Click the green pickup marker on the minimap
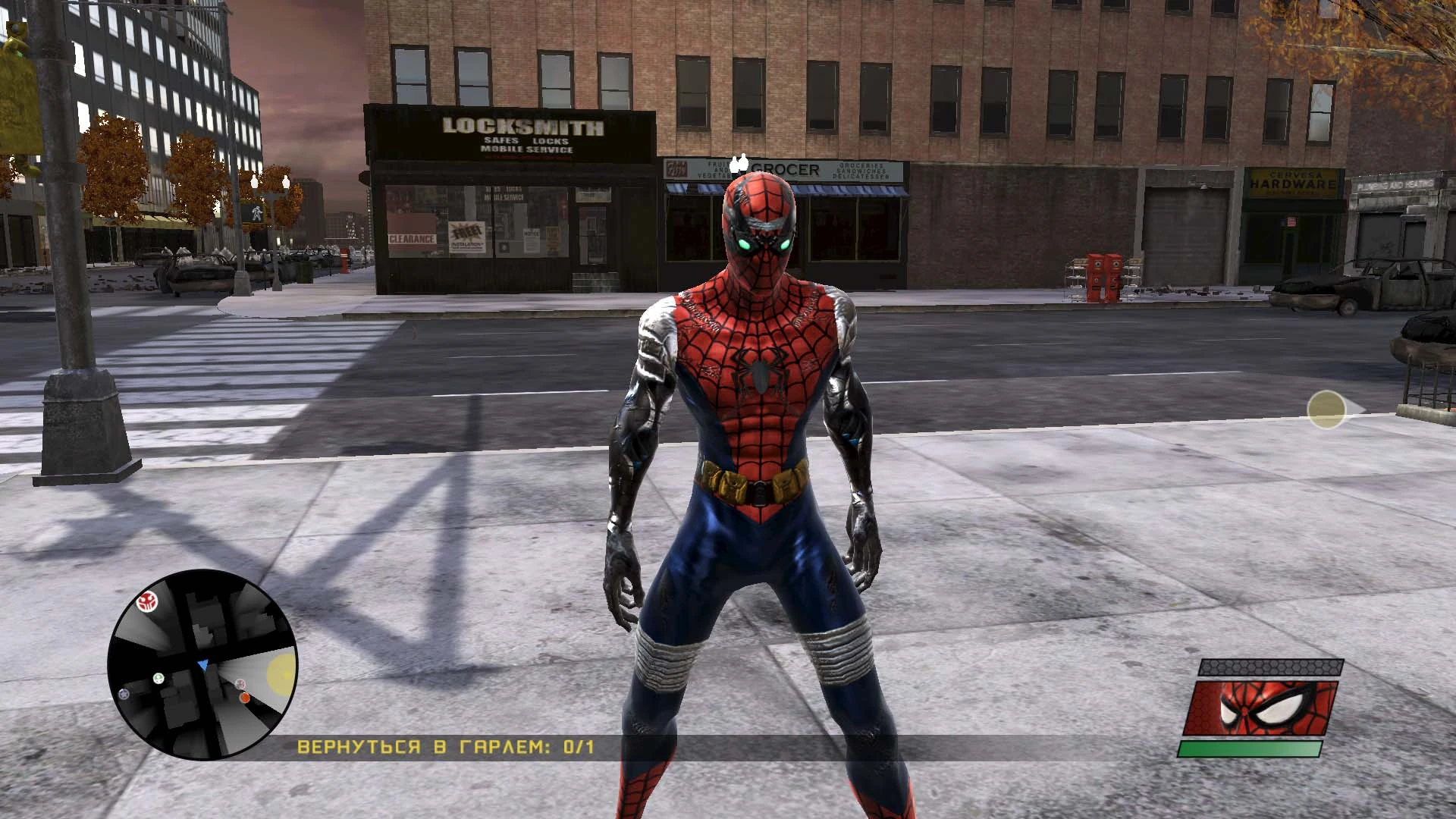1456x819 pixels. click(158, 677)
